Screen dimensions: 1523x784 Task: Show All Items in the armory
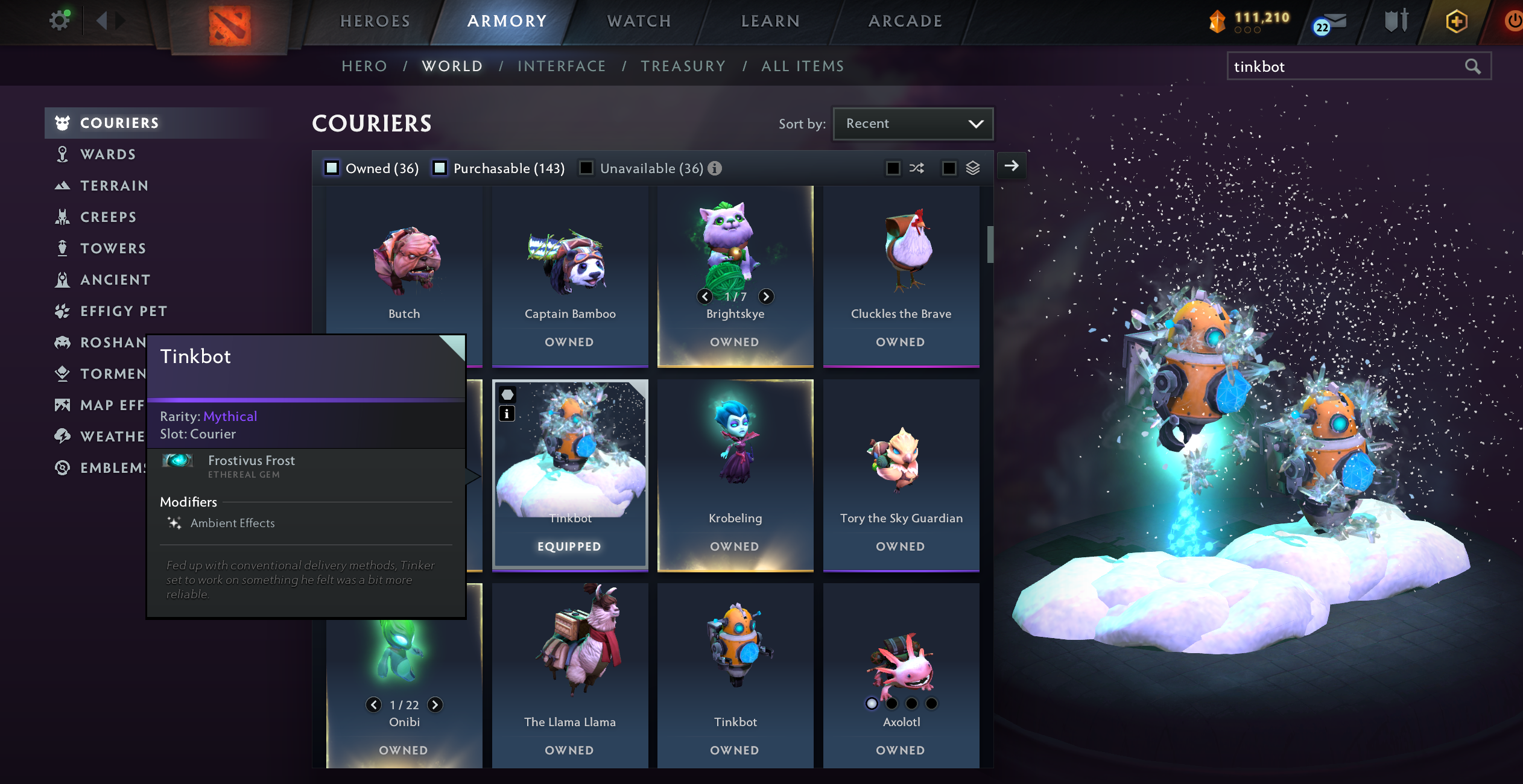802,66
